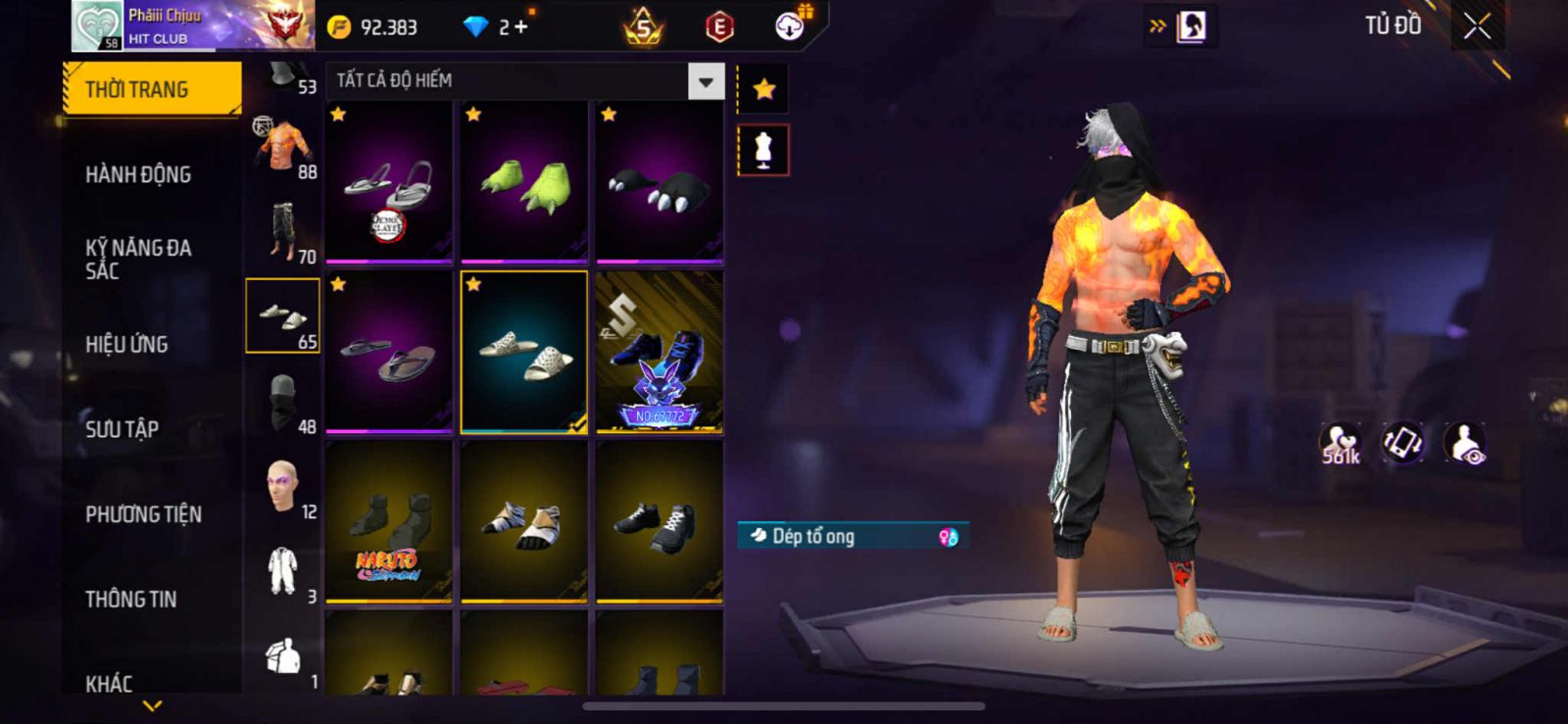This screenshot has height=724, width=1568.
Task: Select the orange flame top category
Action: pyautogui.click(x=283, y=145)
